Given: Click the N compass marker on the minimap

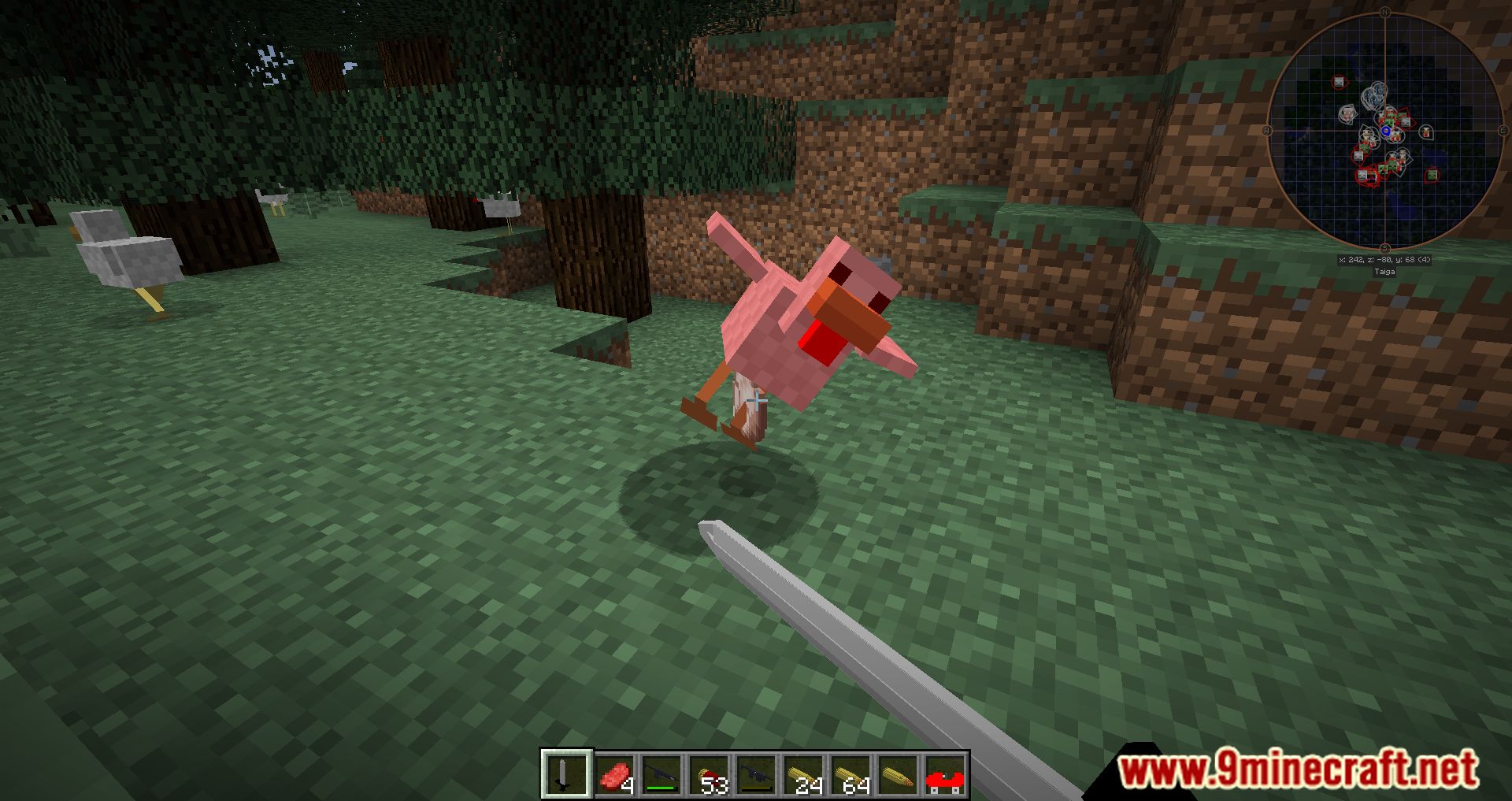Looking at the screenshot, I should coord(1385,13).
